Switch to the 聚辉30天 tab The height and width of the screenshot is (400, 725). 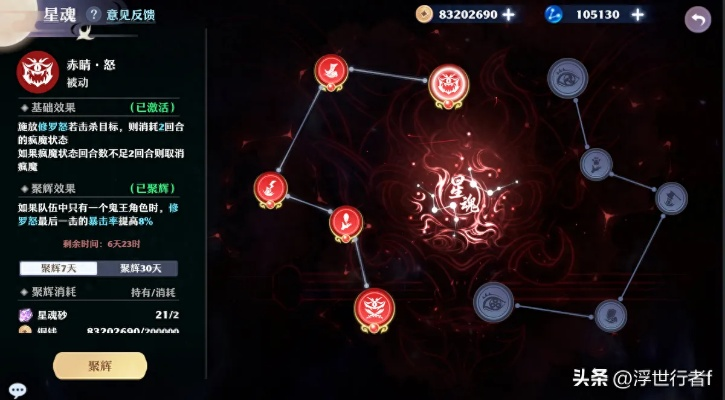[139, 268]
